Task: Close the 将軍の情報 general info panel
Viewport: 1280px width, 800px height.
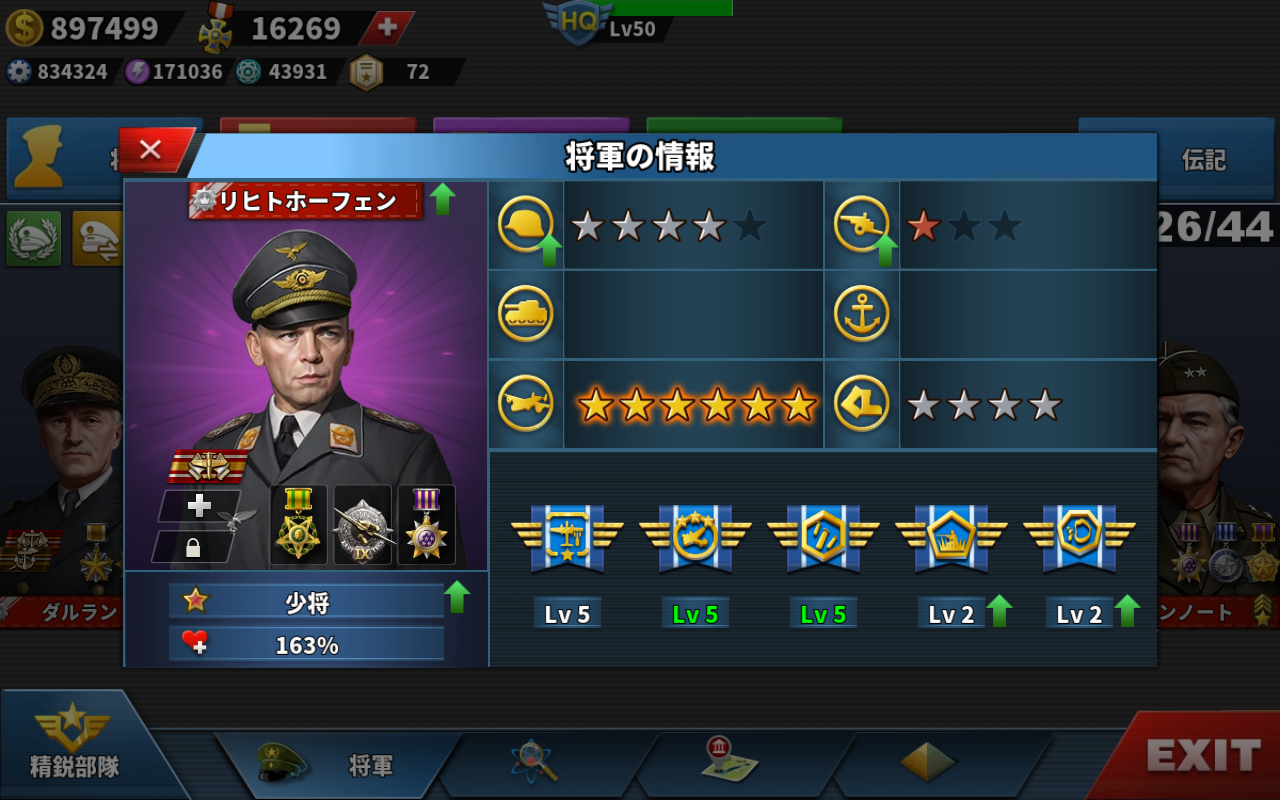Action: (152, 151)
